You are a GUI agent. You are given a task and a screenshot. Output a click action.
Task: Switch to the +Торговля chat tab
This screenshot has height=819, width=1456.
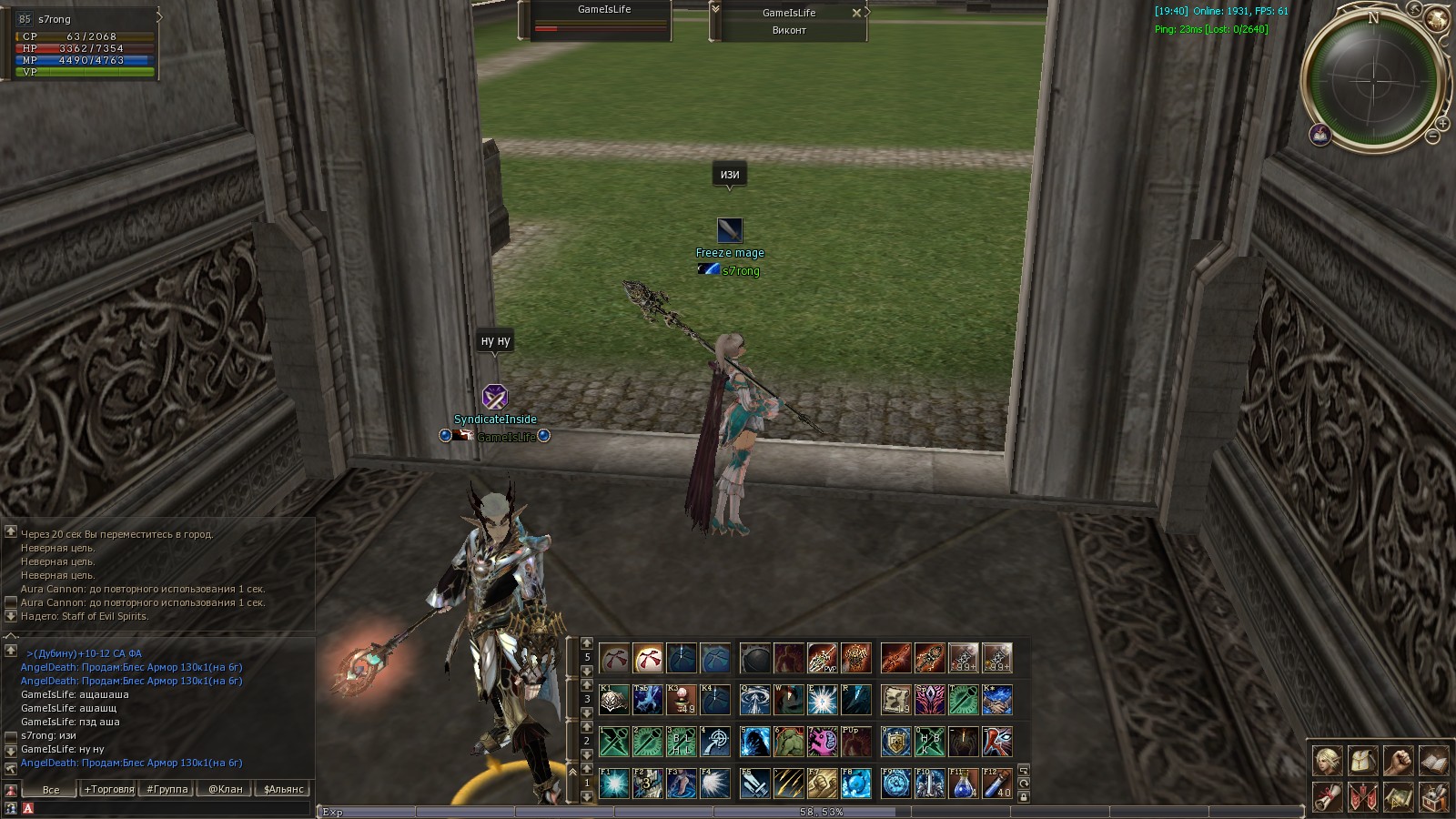pos(109,789)
